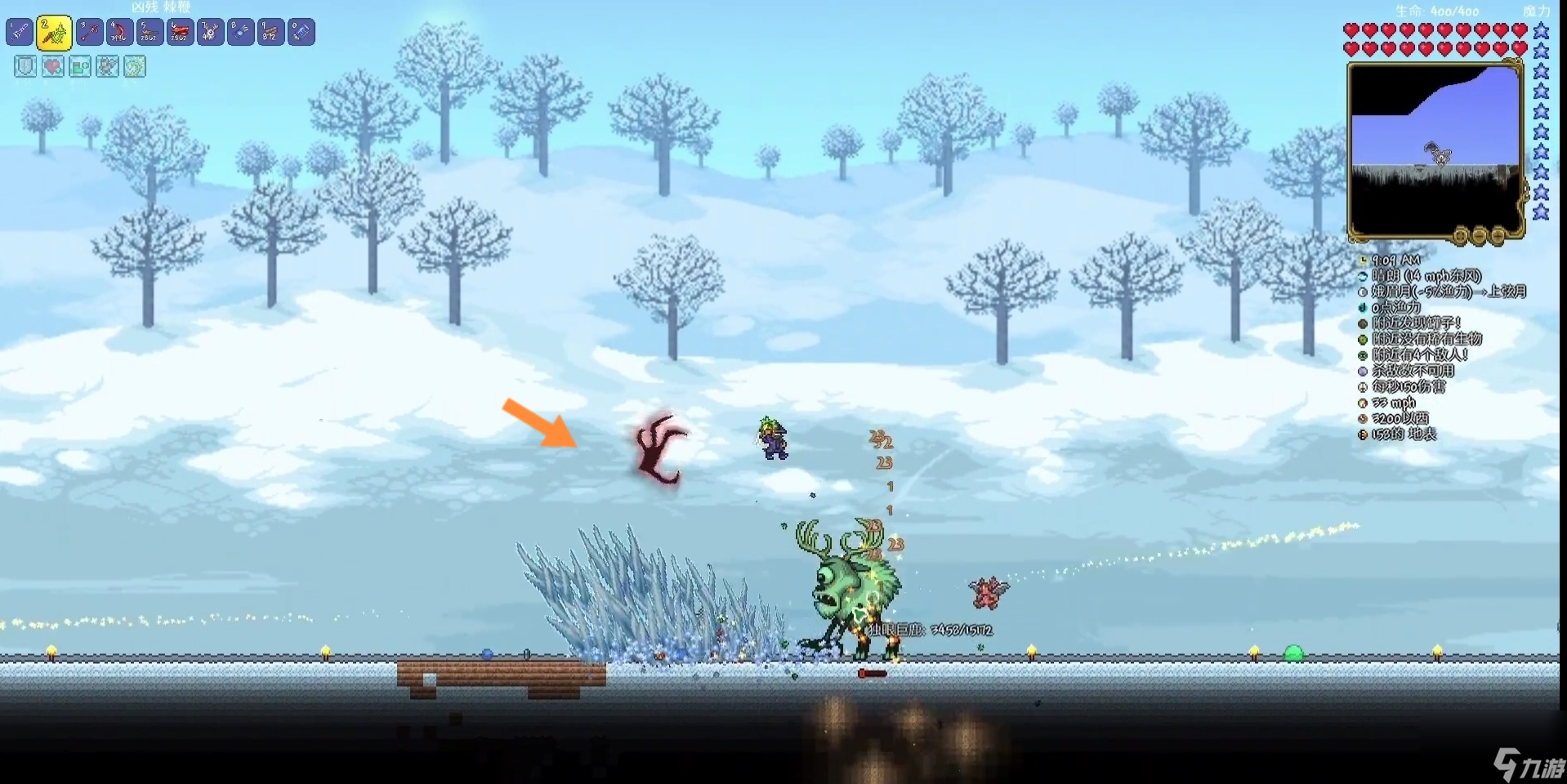Click the green blocks buff icon

80,66
